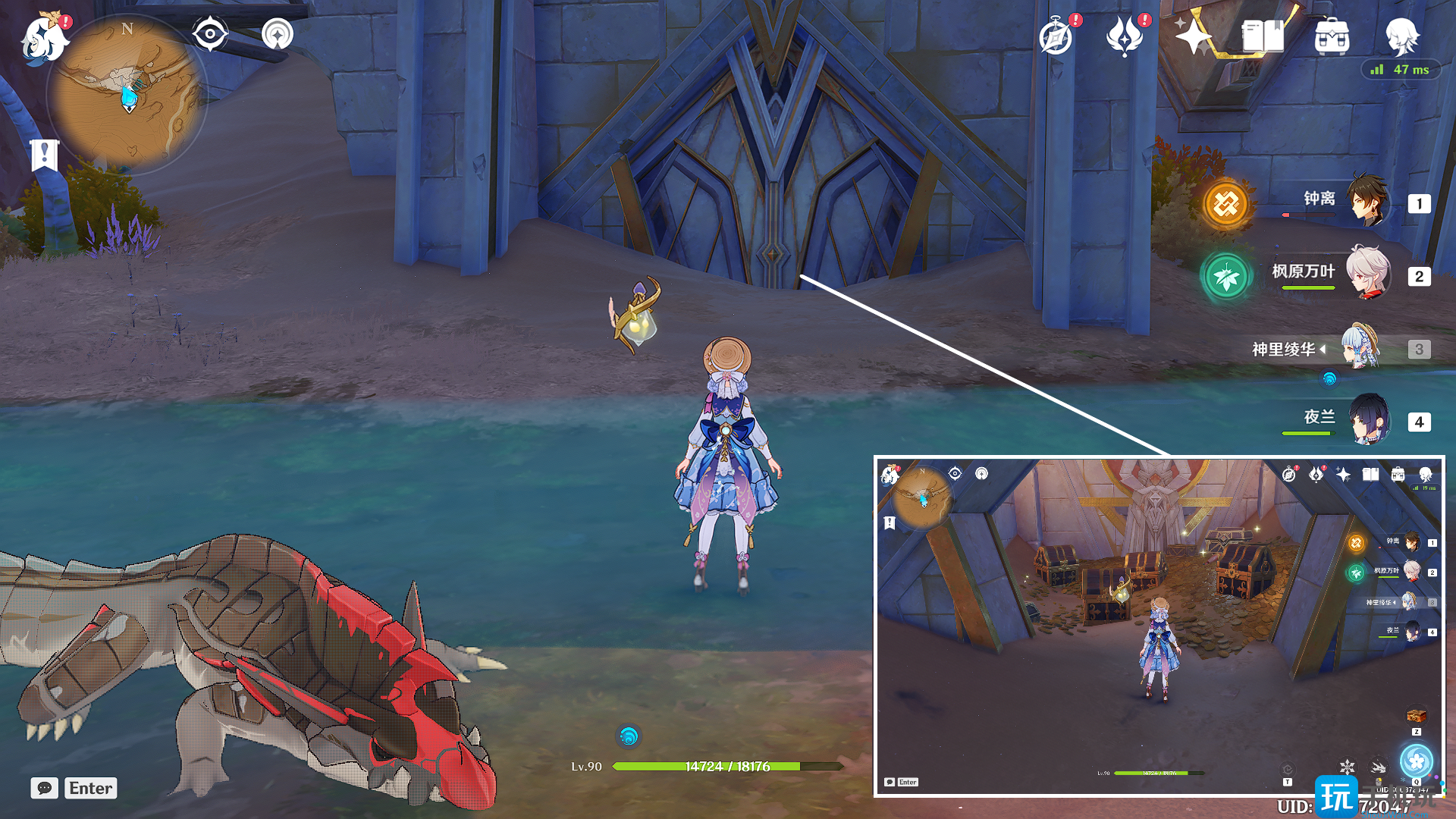Open the Paimon menu
Viewport: 1456px width, 819px height.
point(44,38)
